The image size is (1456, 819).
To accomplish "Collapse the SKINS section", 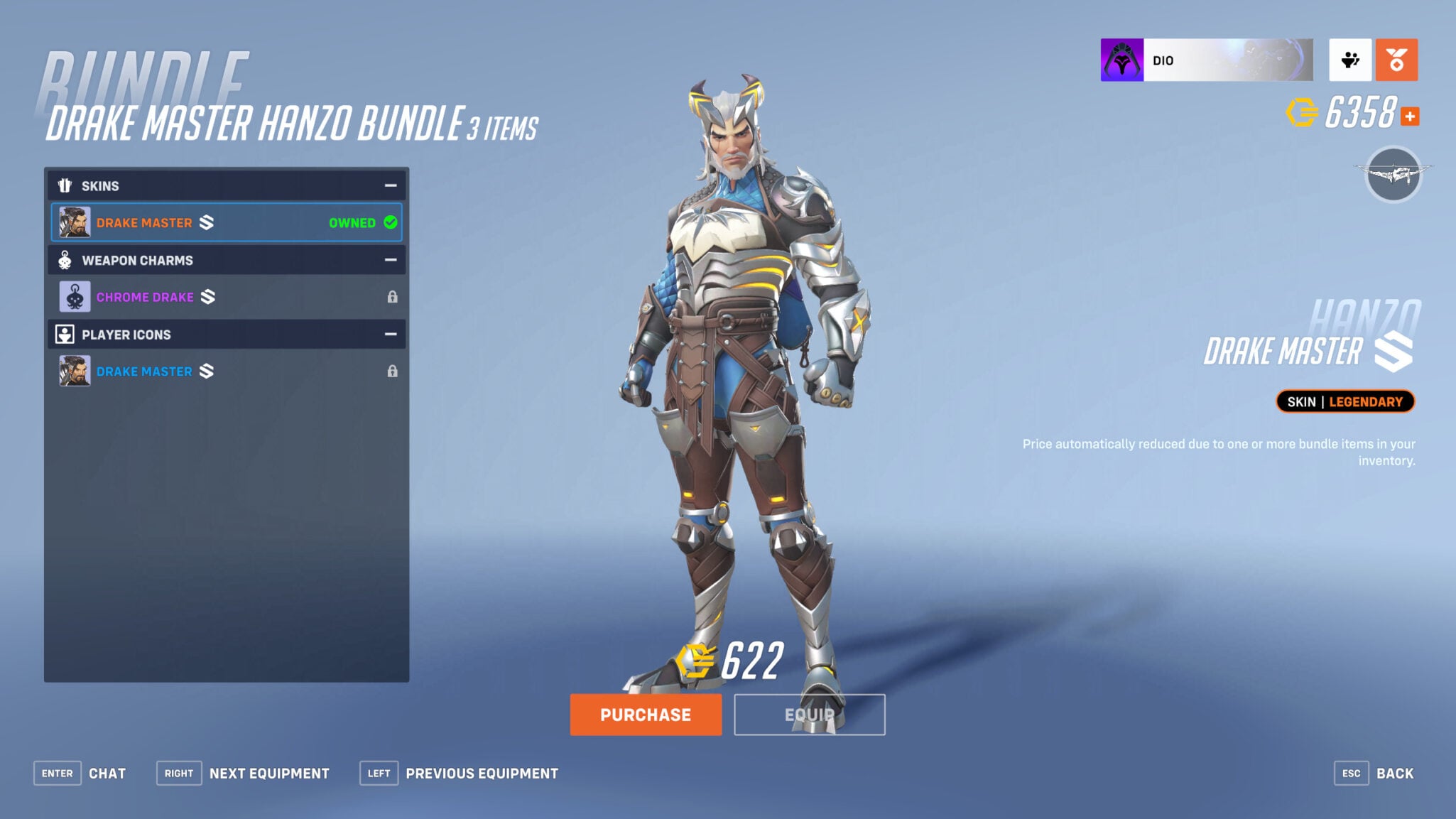I will 390,185.
